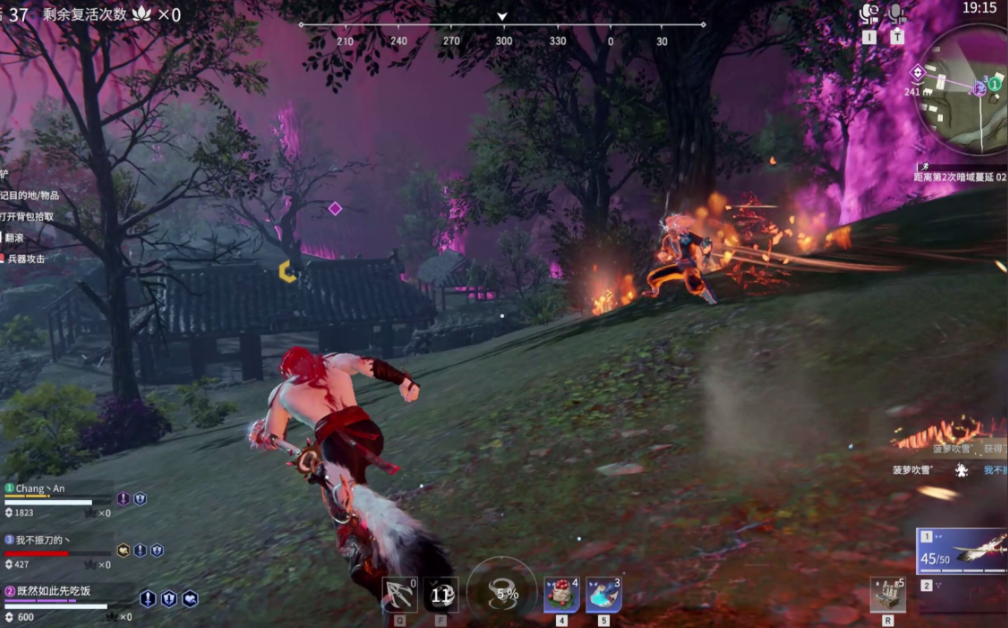Toggle the voice chat speaker icon
Image resolution: width=1008 pixels, height=628 pixels.
[x=869, y=14]
